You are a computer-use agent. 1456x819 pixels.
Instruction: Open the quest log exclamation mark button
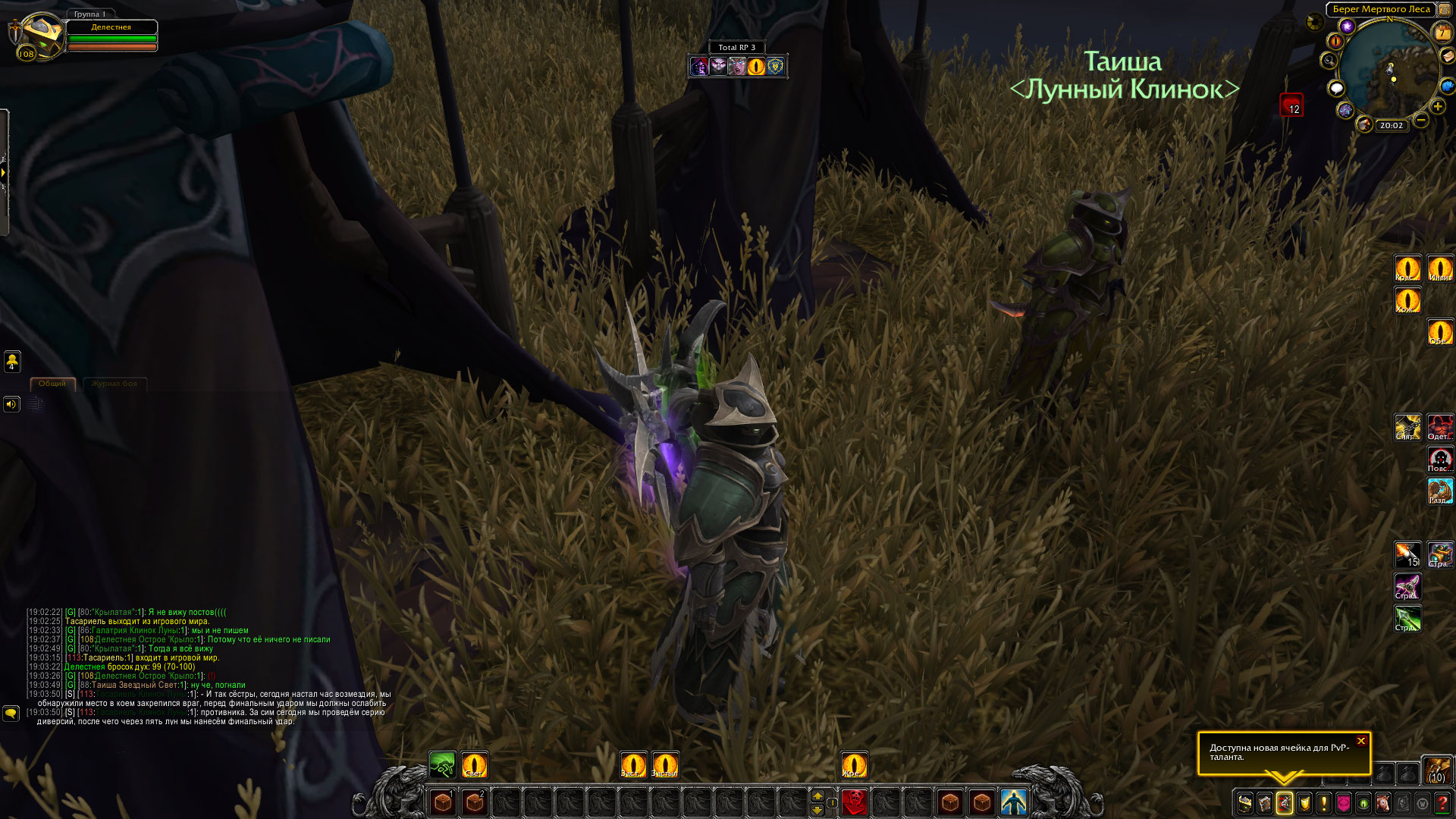click(x=1324, y=802)
